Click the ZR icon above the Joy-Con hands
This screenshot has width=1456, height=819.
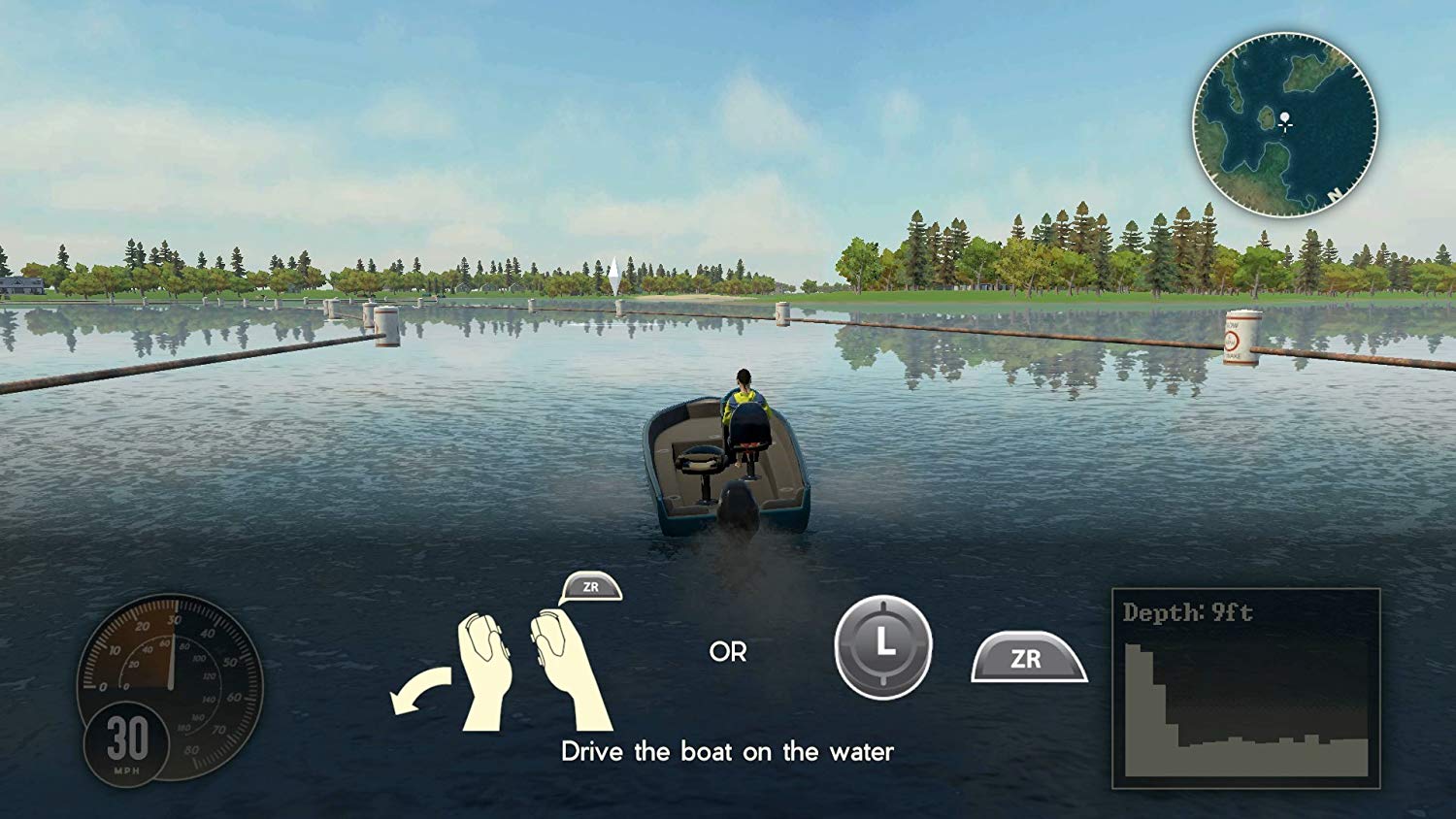click(592, 586)
